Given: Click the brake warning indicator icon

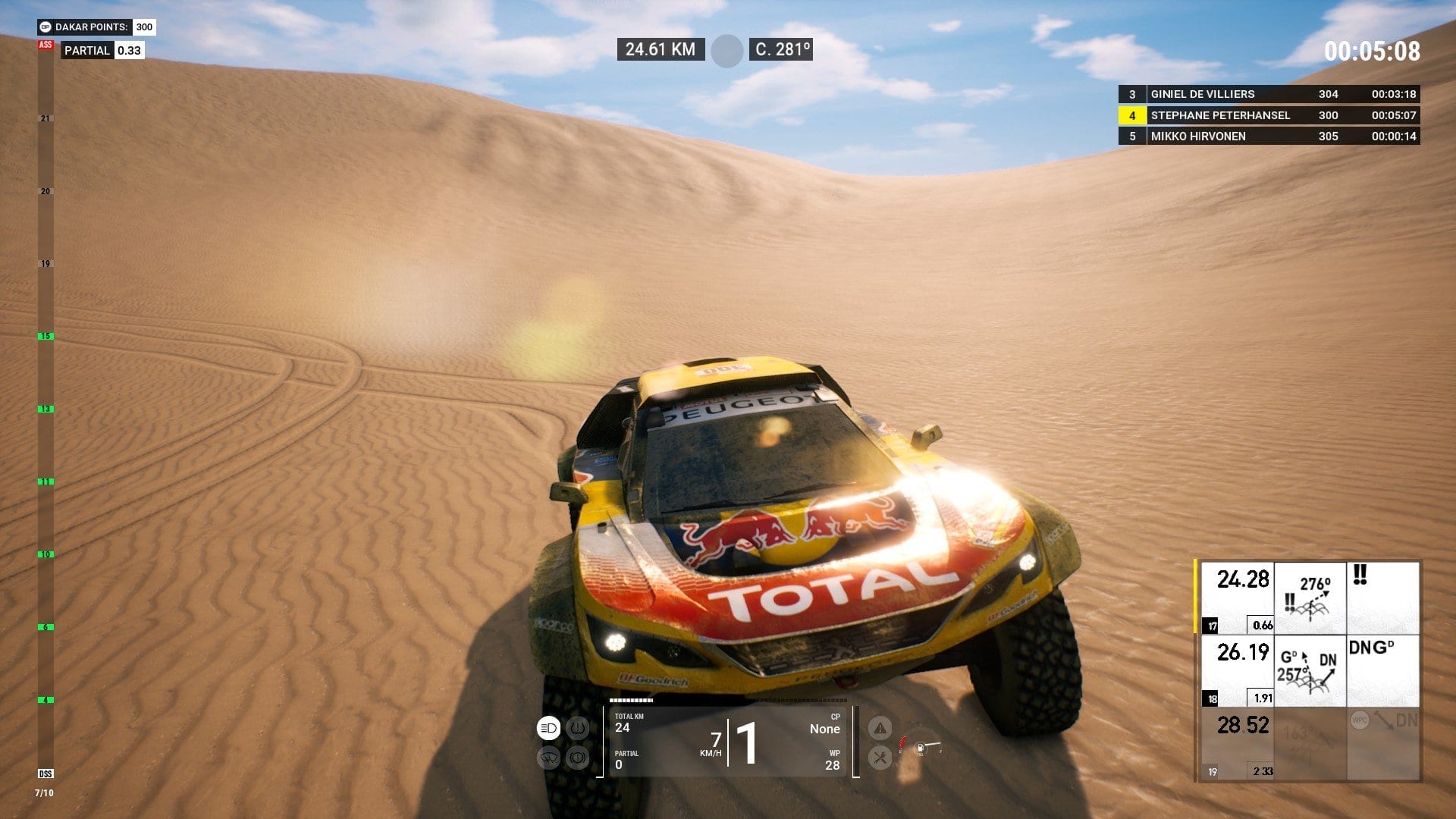Looking at the screenshot, I should 578,758.
